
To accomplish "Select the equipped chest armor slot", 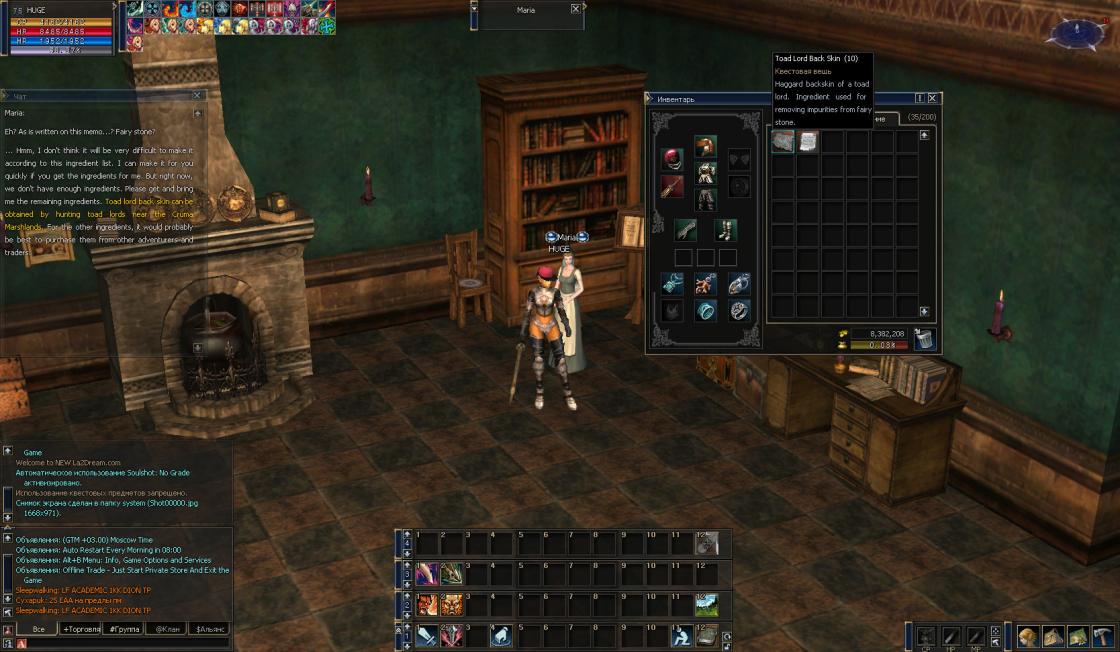I will click(x=705, y=172).
